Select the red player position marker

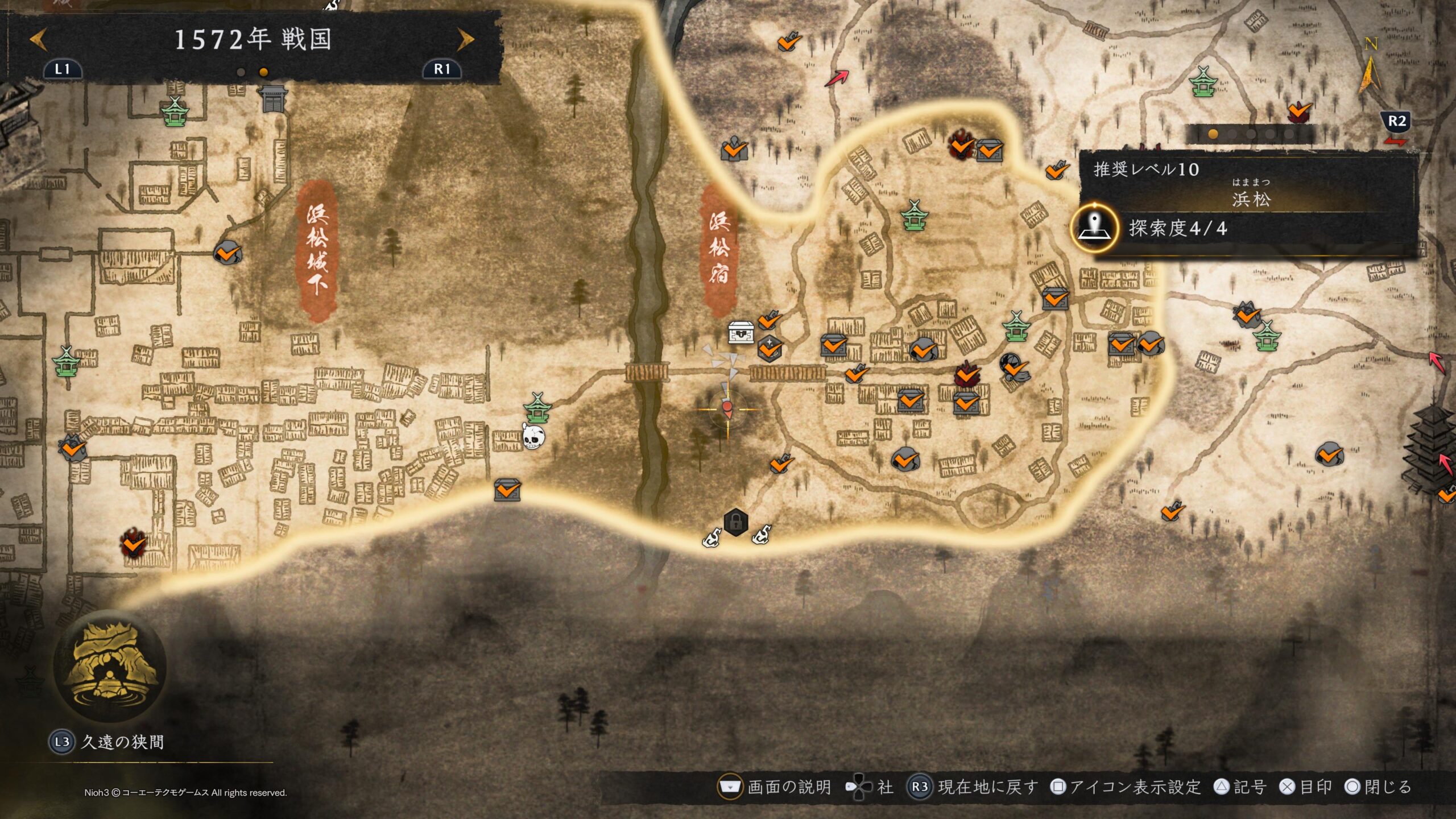727,409
